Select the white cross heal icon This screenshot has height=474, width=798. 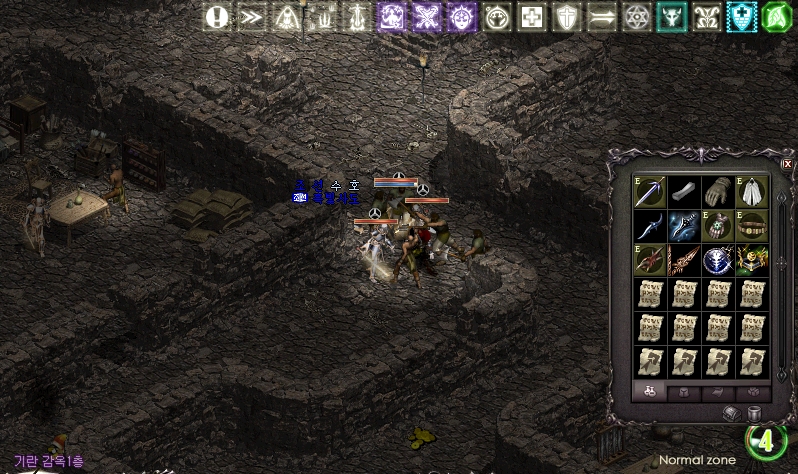[x=532, y=17]
